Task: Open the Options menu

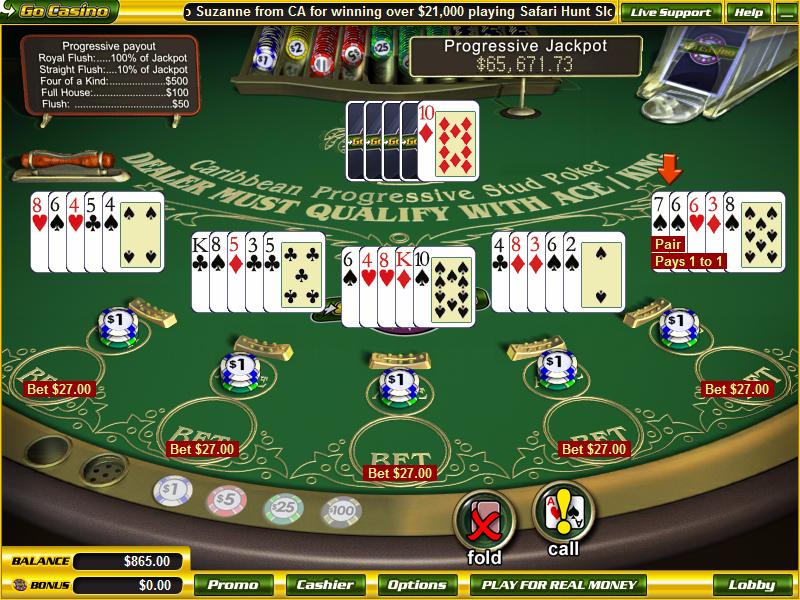Action: (417, 585)
